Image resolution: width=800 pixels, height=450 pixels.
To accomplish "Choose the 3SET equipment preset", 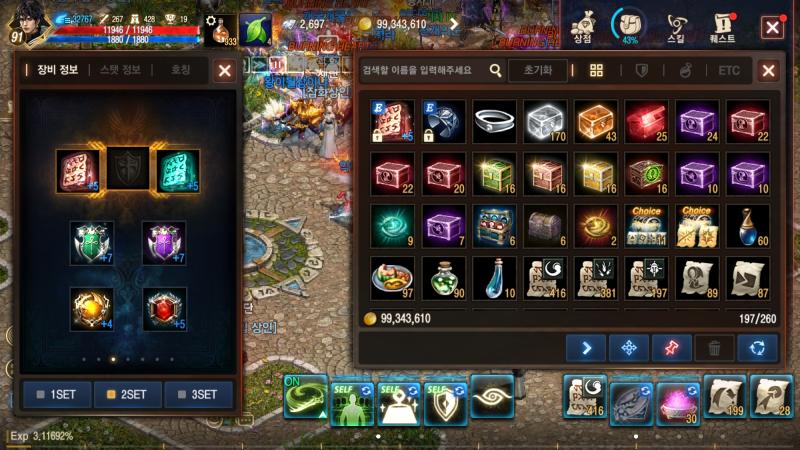I will [198, 394].
